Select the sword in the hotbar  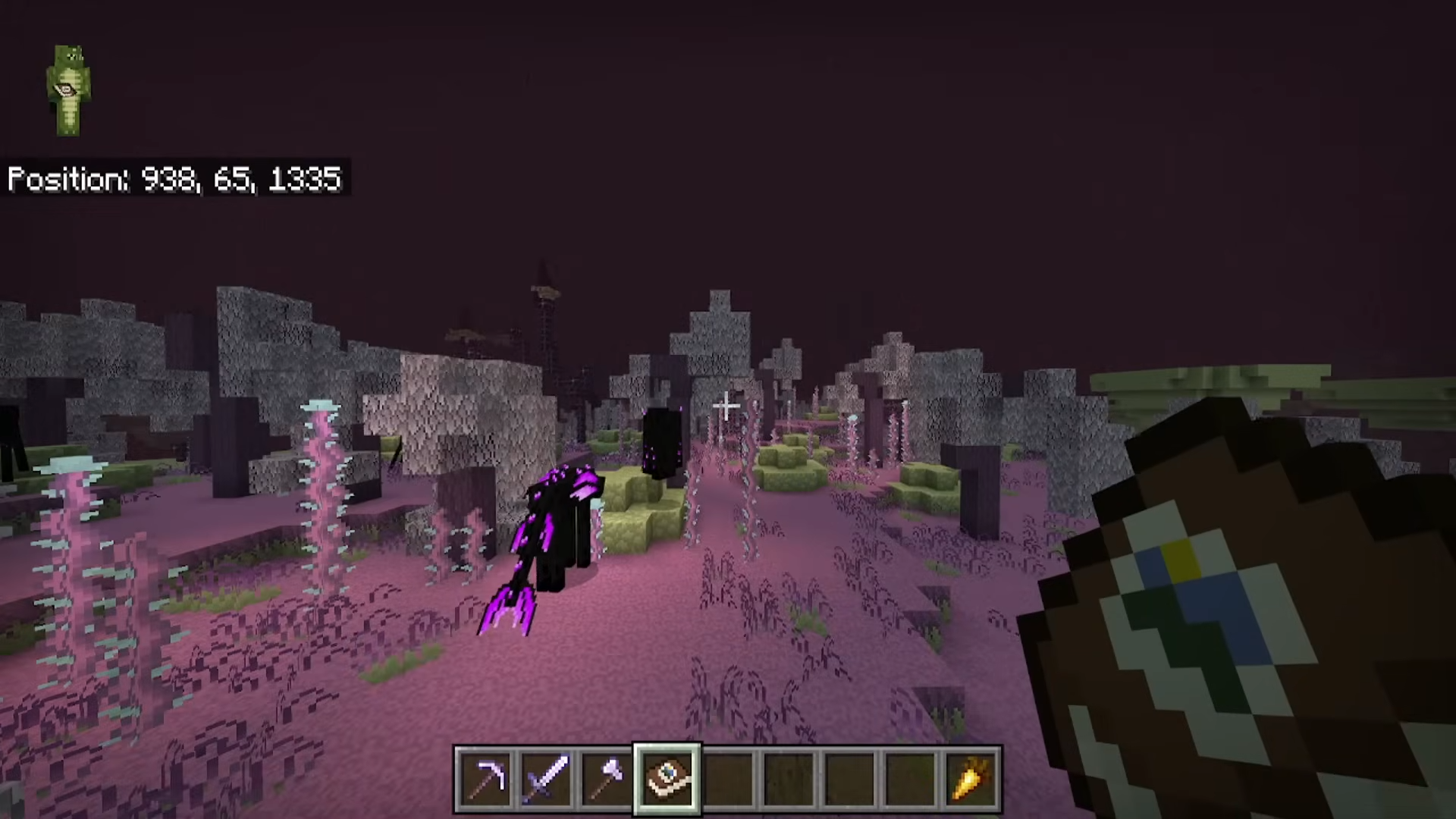(546, 779)
